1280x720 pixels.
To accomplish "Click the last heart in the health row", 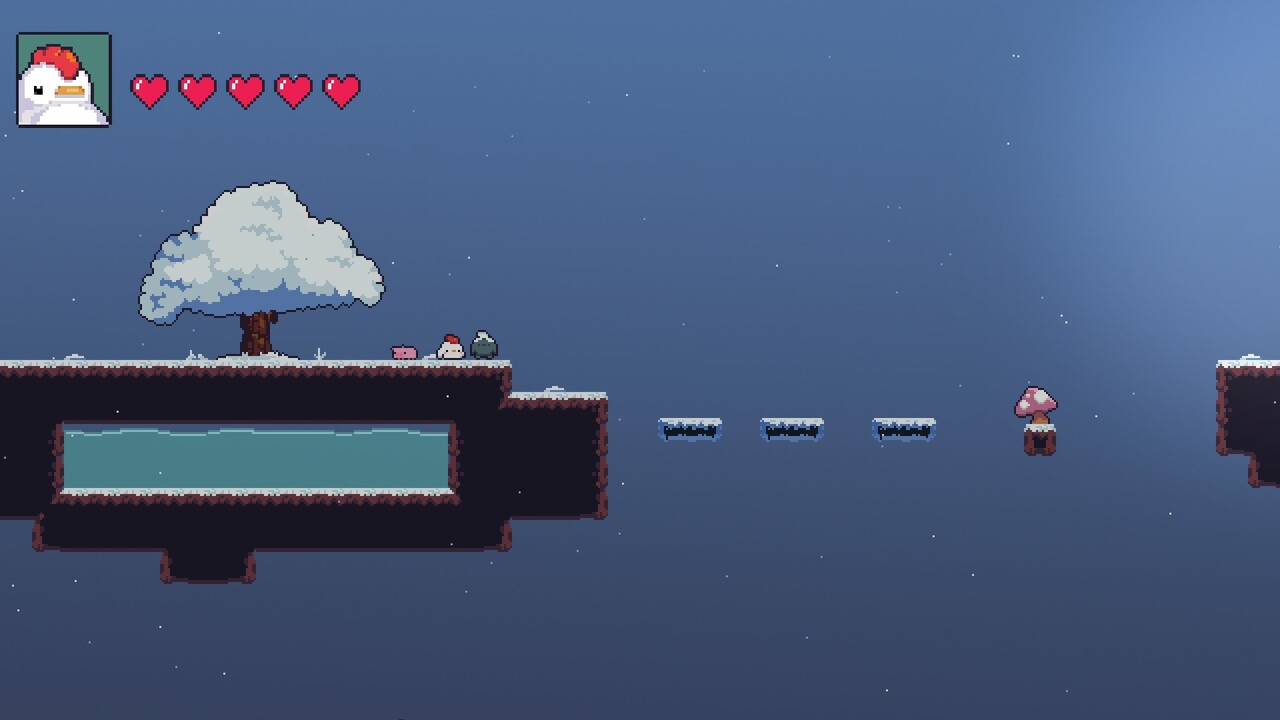I will click(343, 89).
